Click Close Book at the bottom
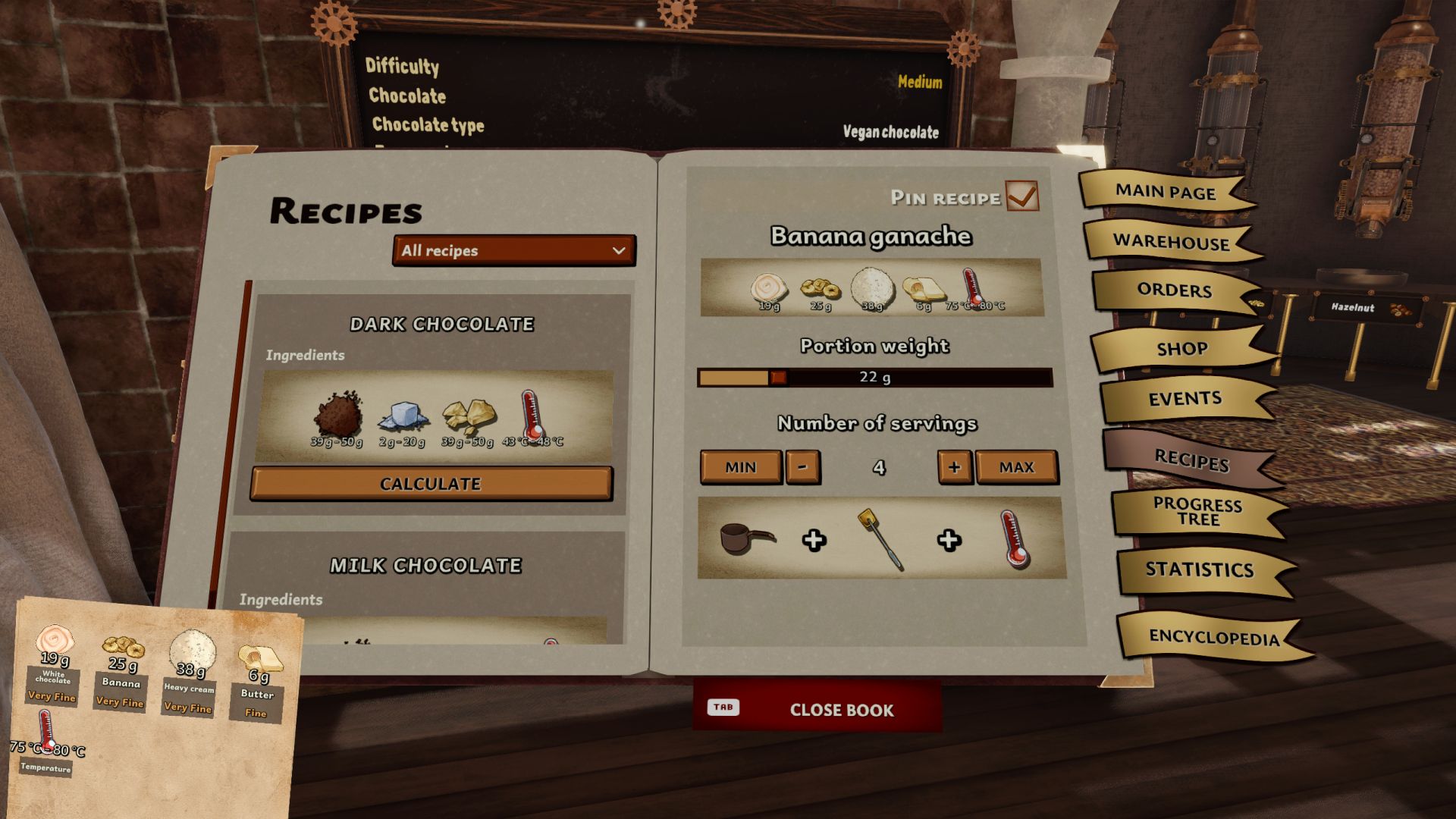This screenshot has width=1456, height=819. [x=842, y=711]
